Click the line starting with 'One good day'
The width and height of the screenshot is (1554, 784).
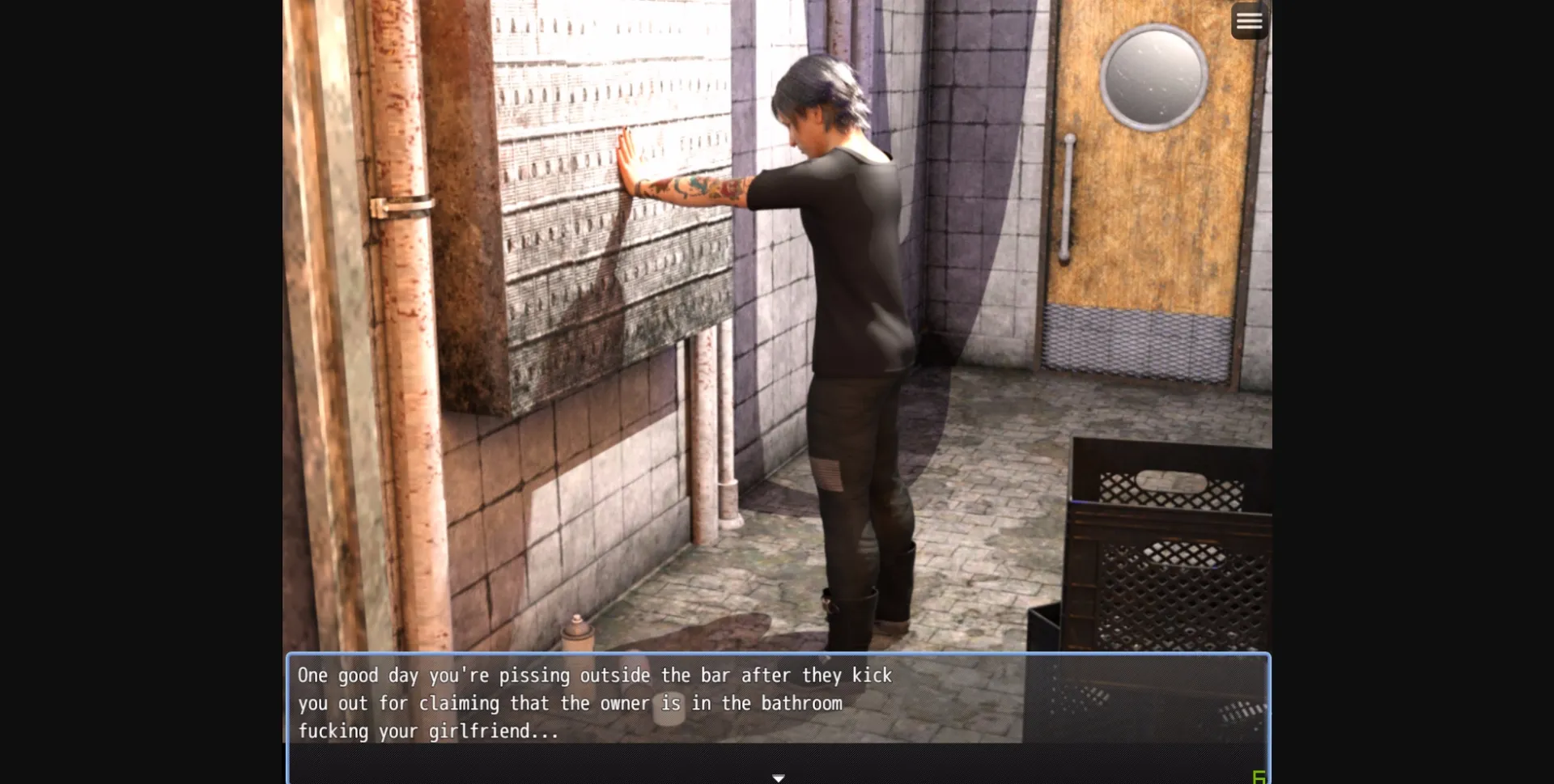pos(595,675)
